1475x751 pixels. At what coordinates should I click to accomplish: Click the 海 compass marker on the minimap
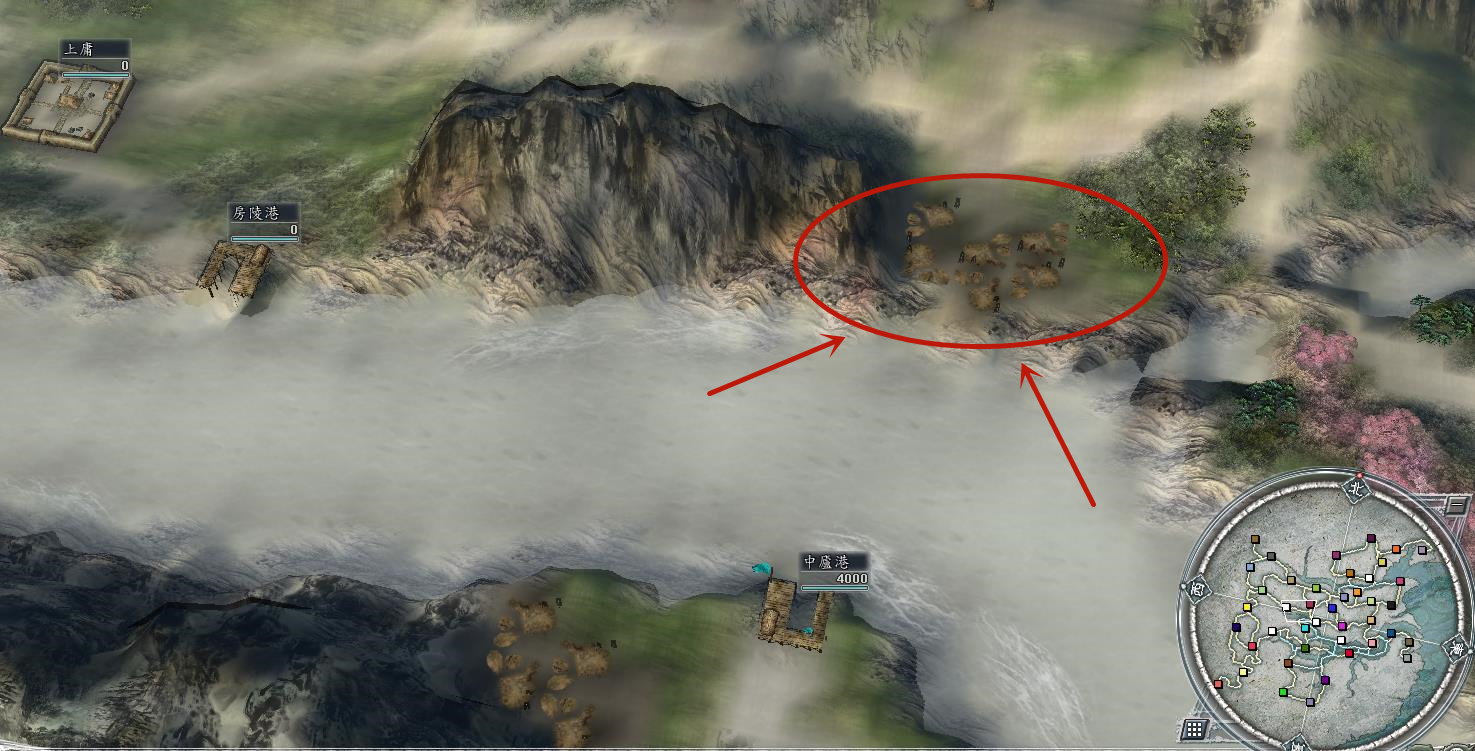[x=1456, y=647]
